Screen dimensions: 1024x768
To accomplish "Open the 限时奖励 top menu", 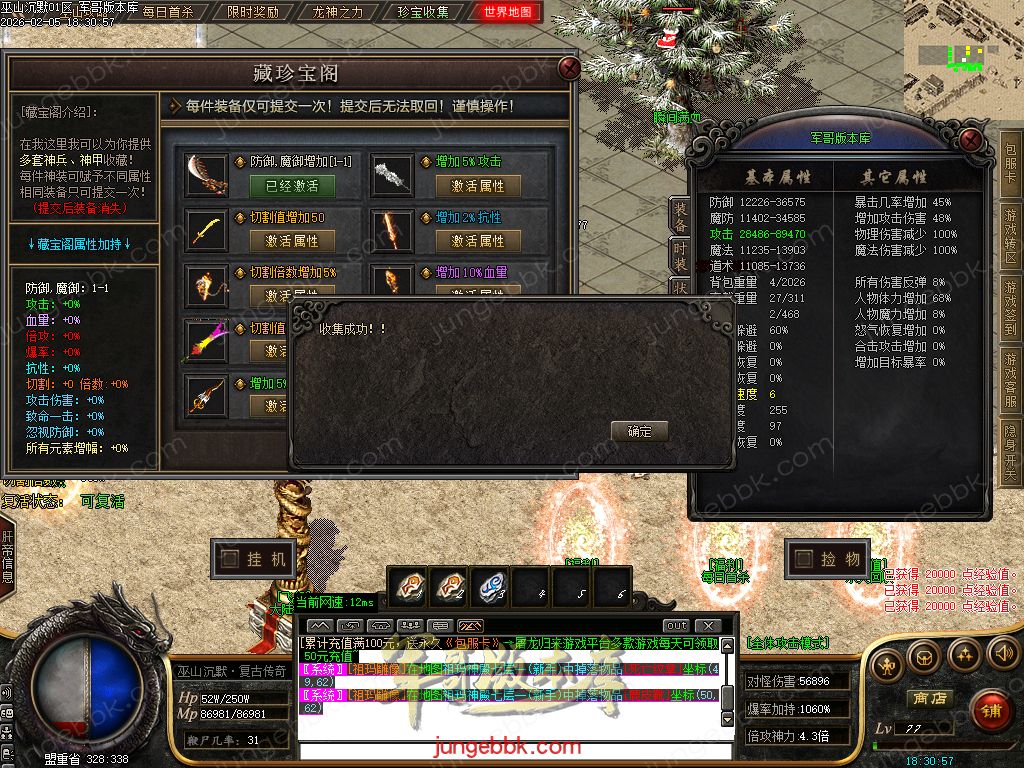I will [x=253, y=13].
